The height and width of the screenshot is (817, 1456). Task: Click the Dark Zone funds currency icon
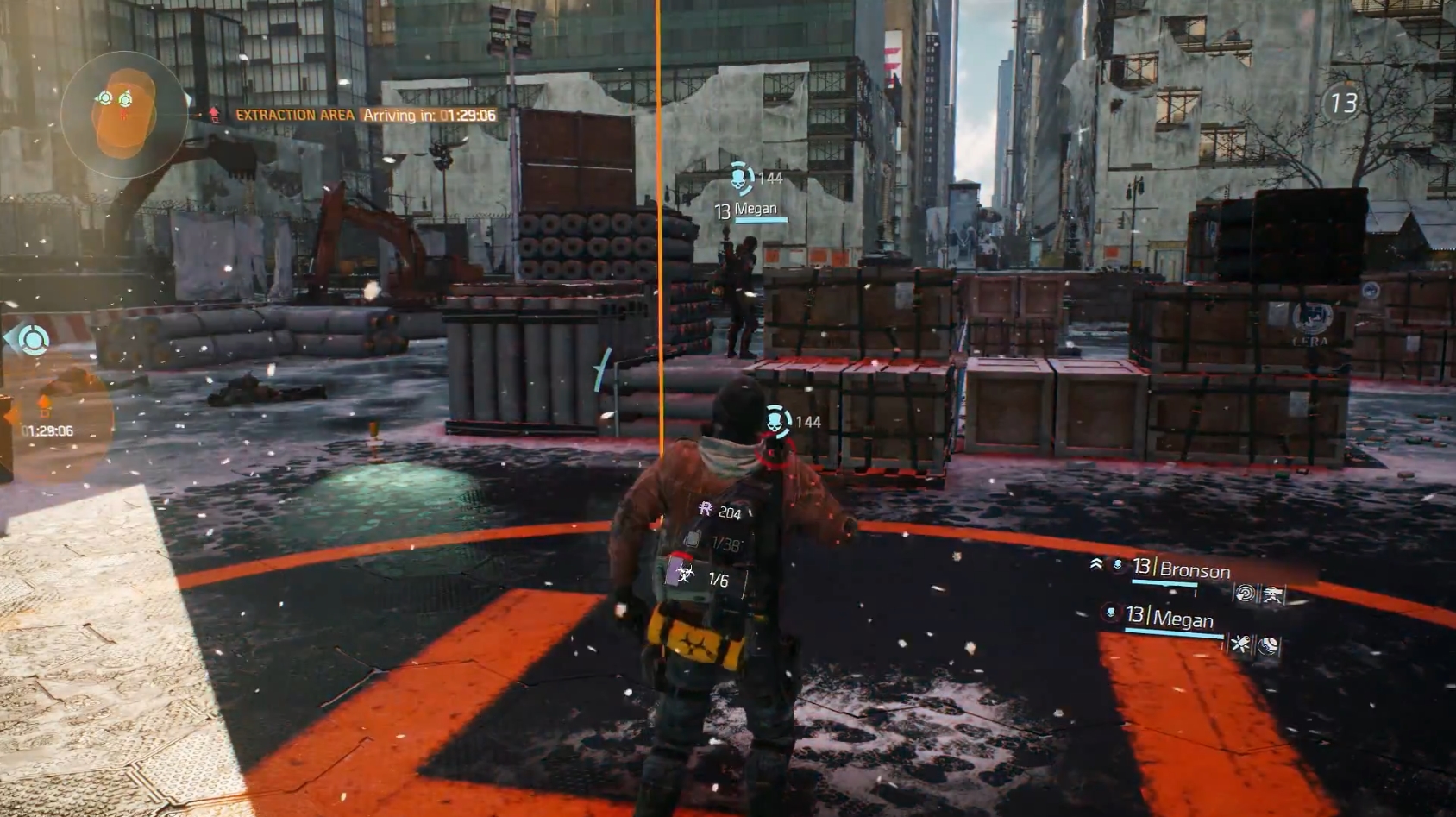click(x=706, y=509)
